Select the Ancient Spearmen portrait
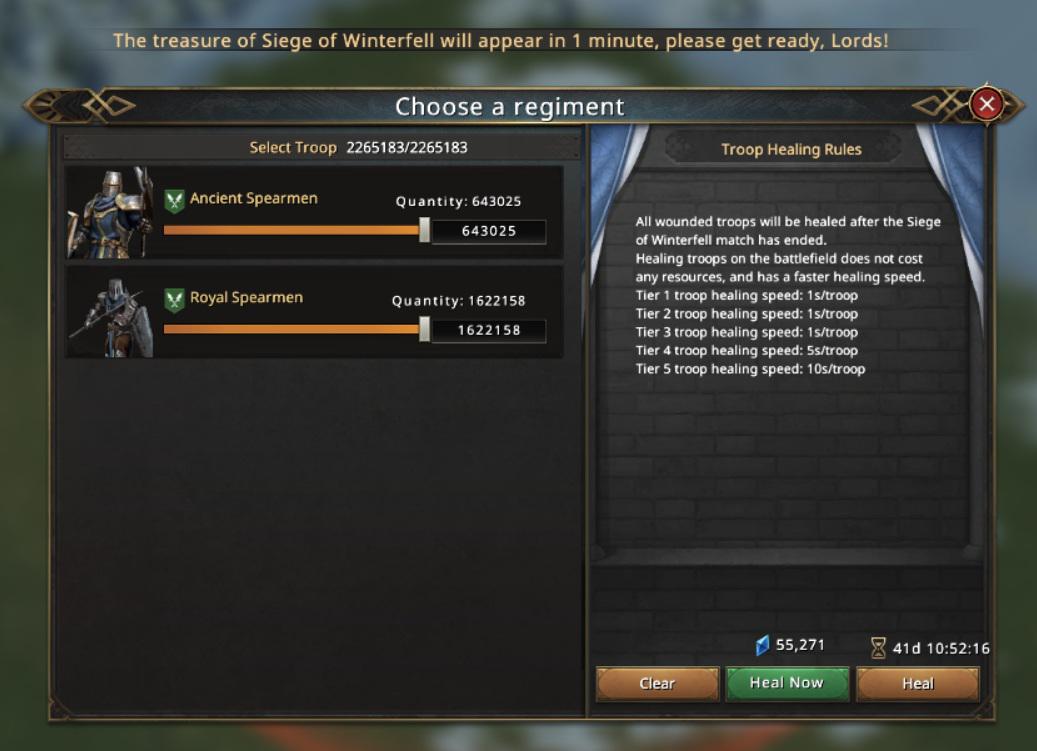Viewport: 1037px width, 751px height. tap(110, 212)
